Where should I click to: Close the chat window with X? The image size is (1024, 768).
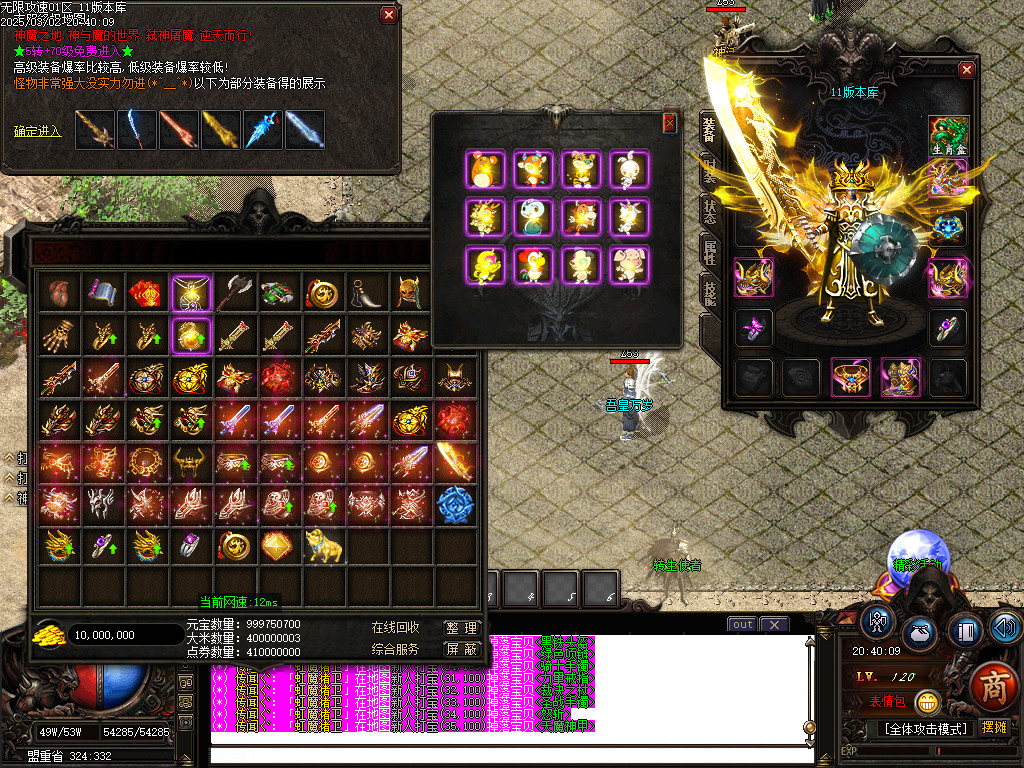(x=773, y=624)
